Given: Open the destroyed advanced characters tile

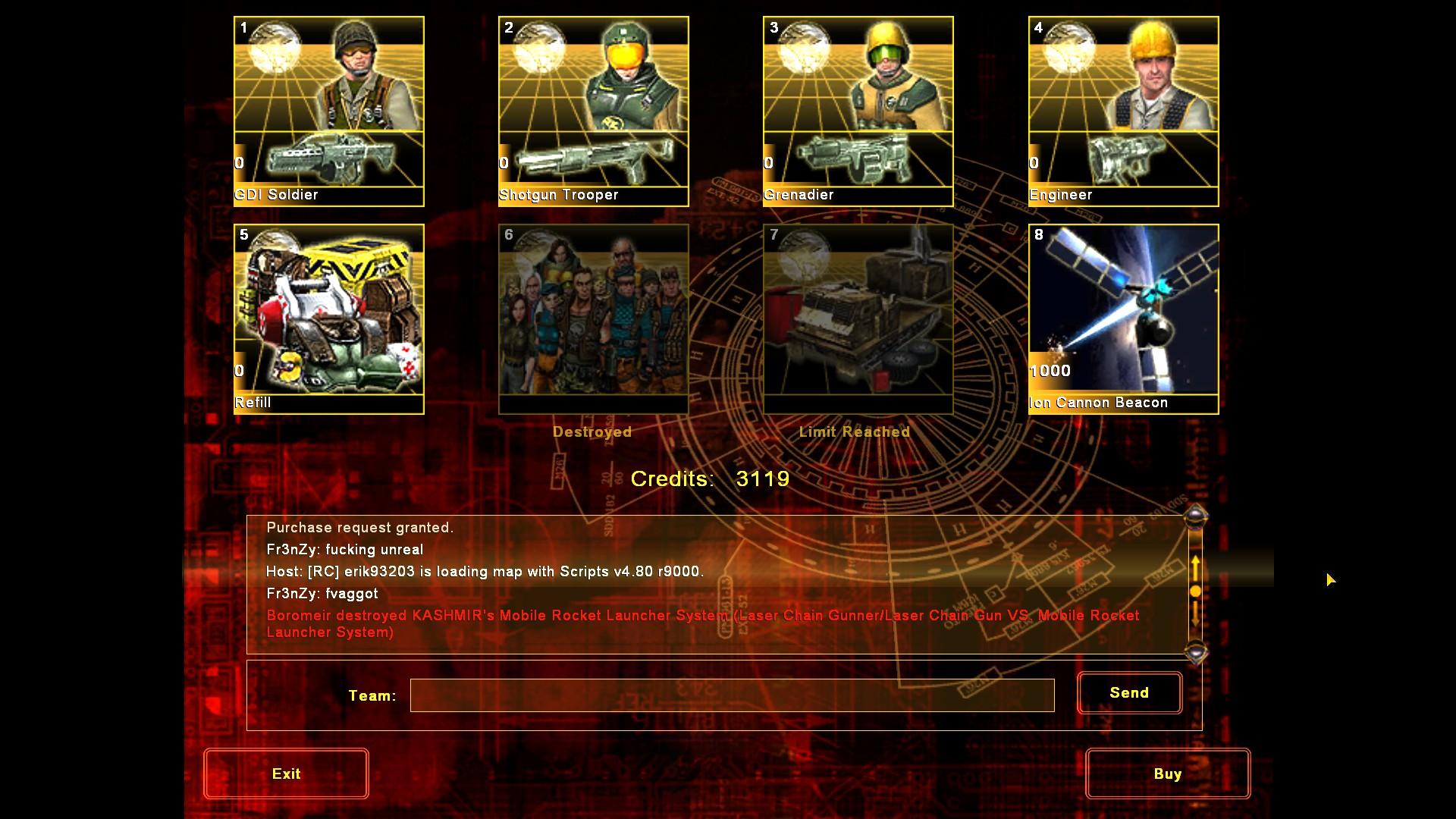Looking at the screenshot, I should (x=593, y=318).
